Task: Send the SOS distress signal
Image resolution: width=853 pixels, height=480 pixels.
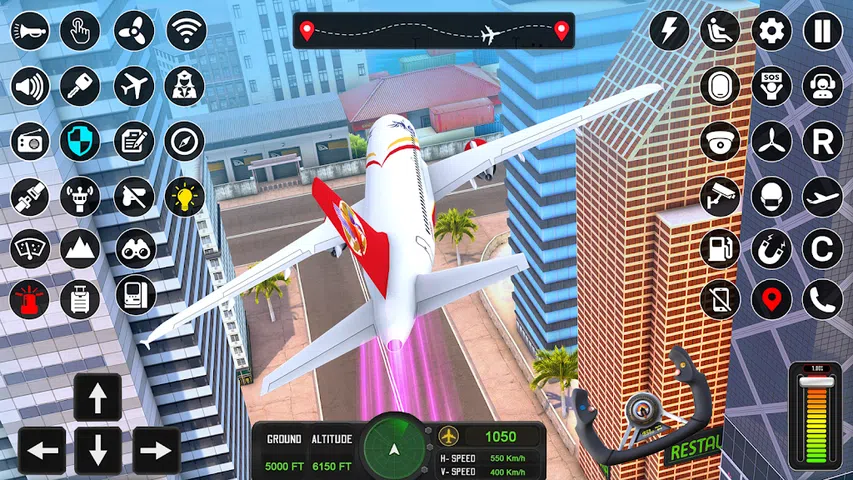Action: click(771, 85)
